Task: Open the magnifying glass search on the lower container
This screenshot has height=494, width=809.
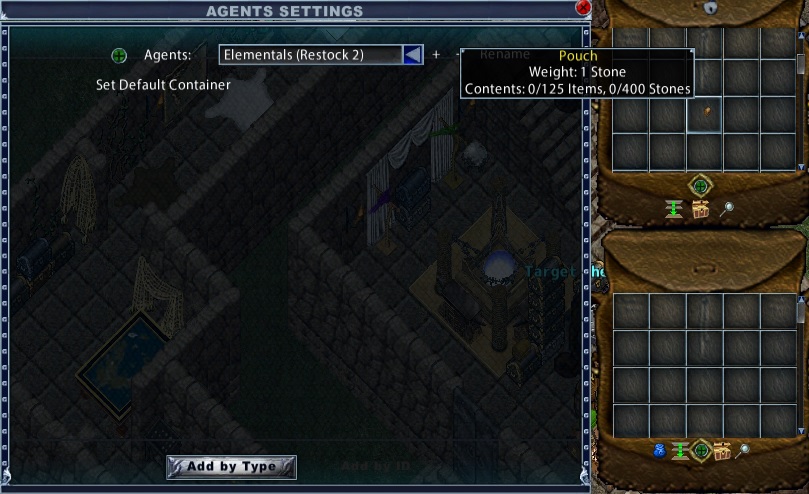Action: [742, 451]
